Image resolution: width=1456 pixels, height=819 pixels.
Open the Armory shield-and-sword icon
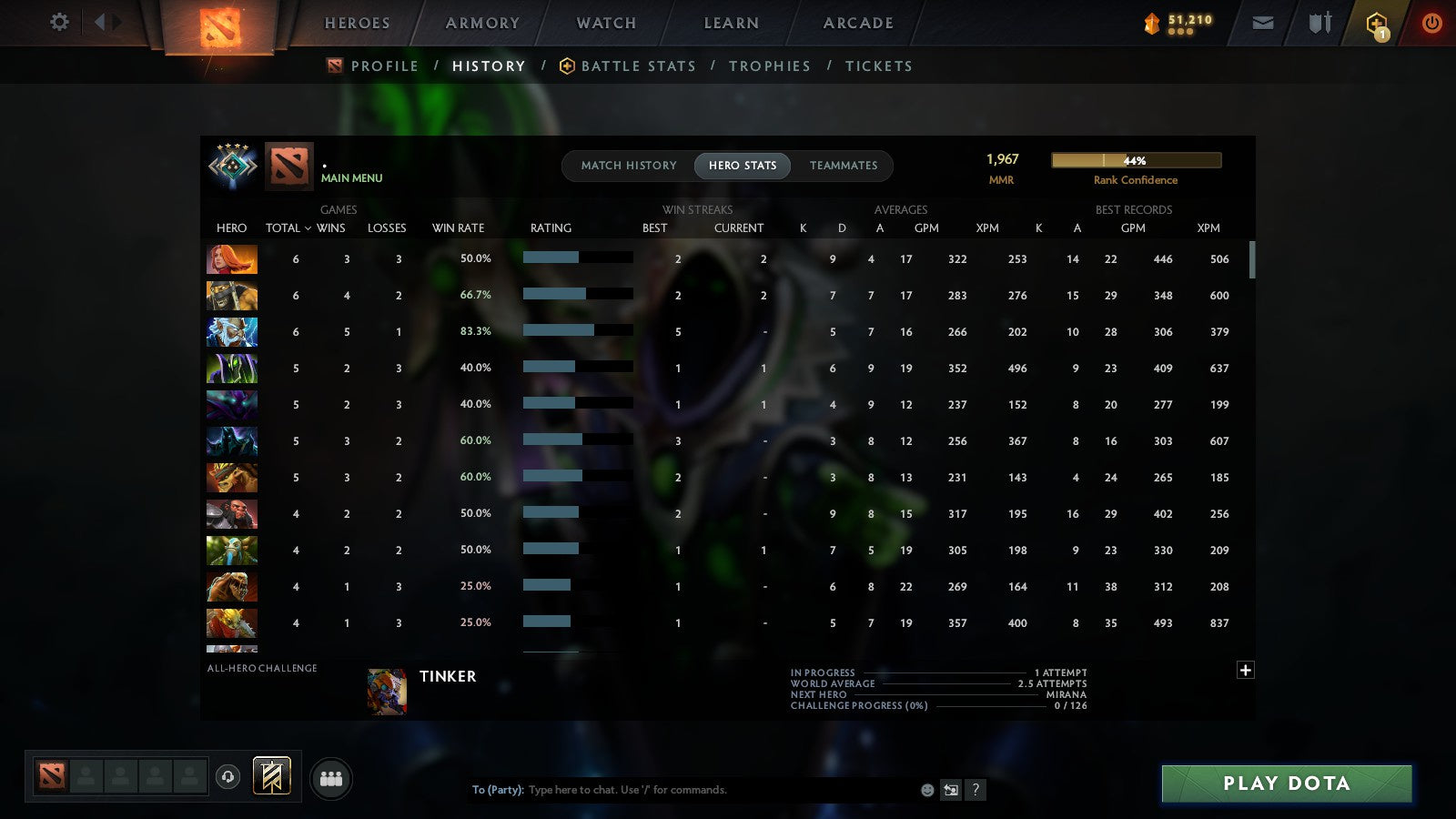click(x=1319, y=23)
